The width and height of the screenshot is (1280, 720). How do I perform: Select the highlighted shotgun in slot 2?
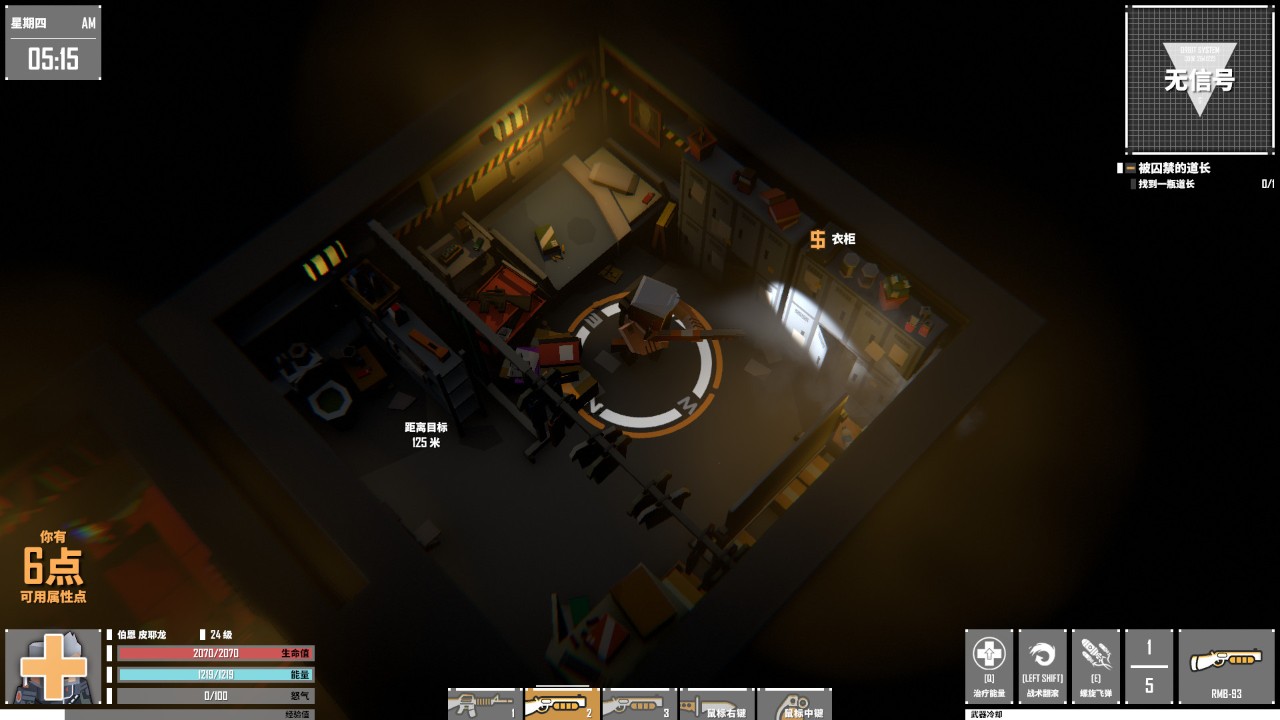[x=561, y=704]
